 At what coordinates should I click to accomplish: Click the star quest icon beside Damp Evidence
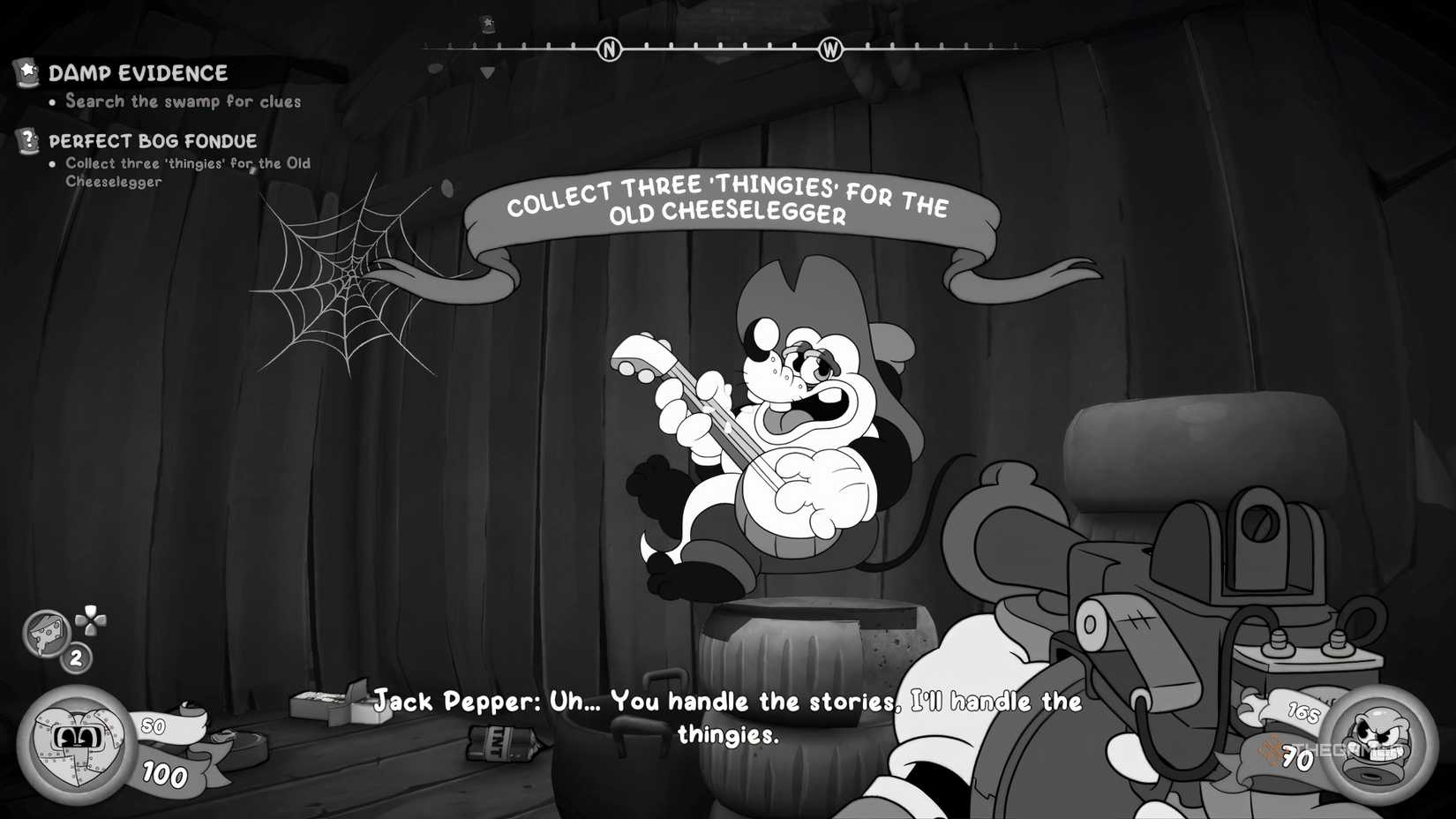[x=26, y=71]
